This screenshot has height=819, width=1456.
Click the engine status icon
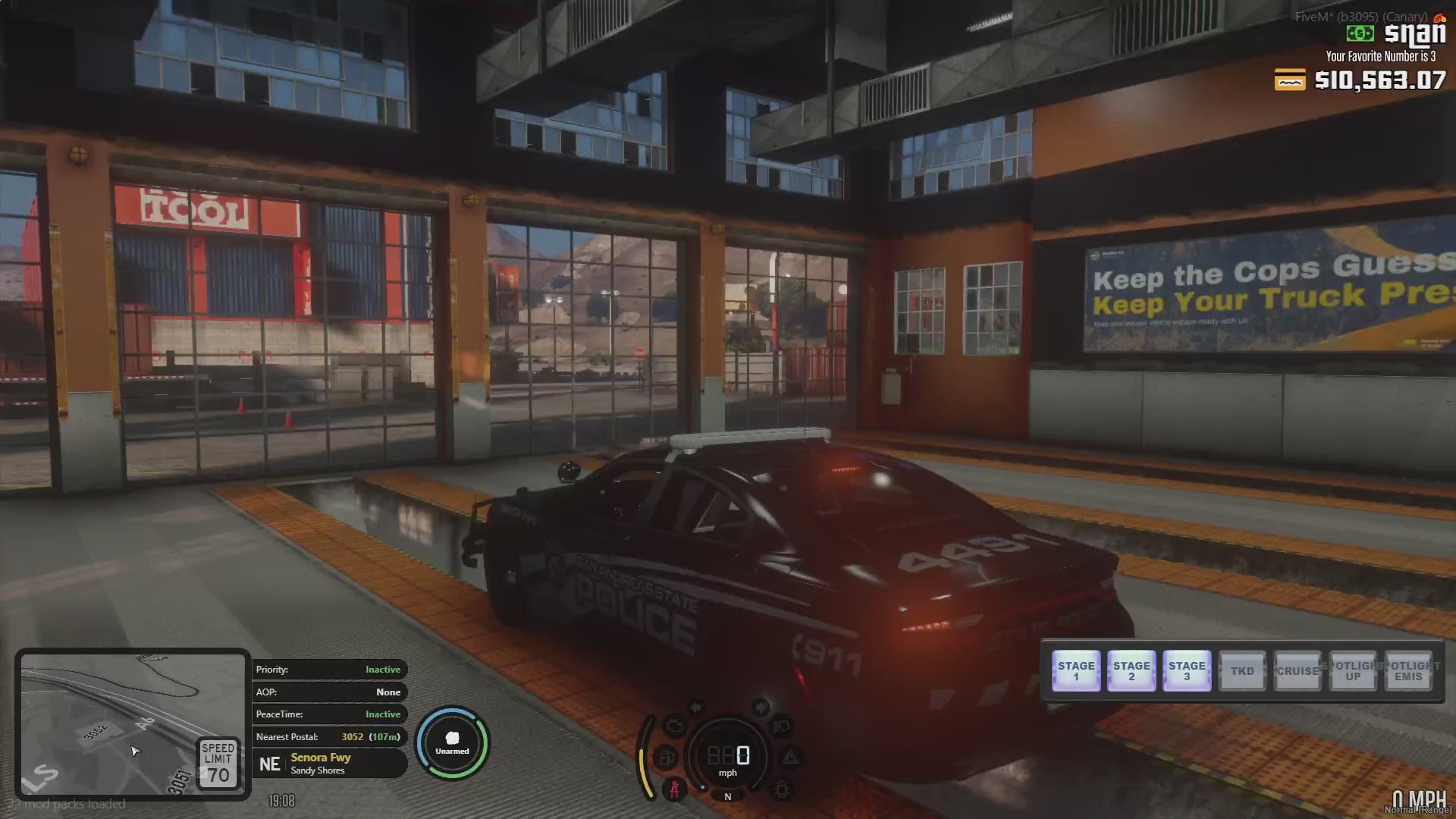(674, 726)
